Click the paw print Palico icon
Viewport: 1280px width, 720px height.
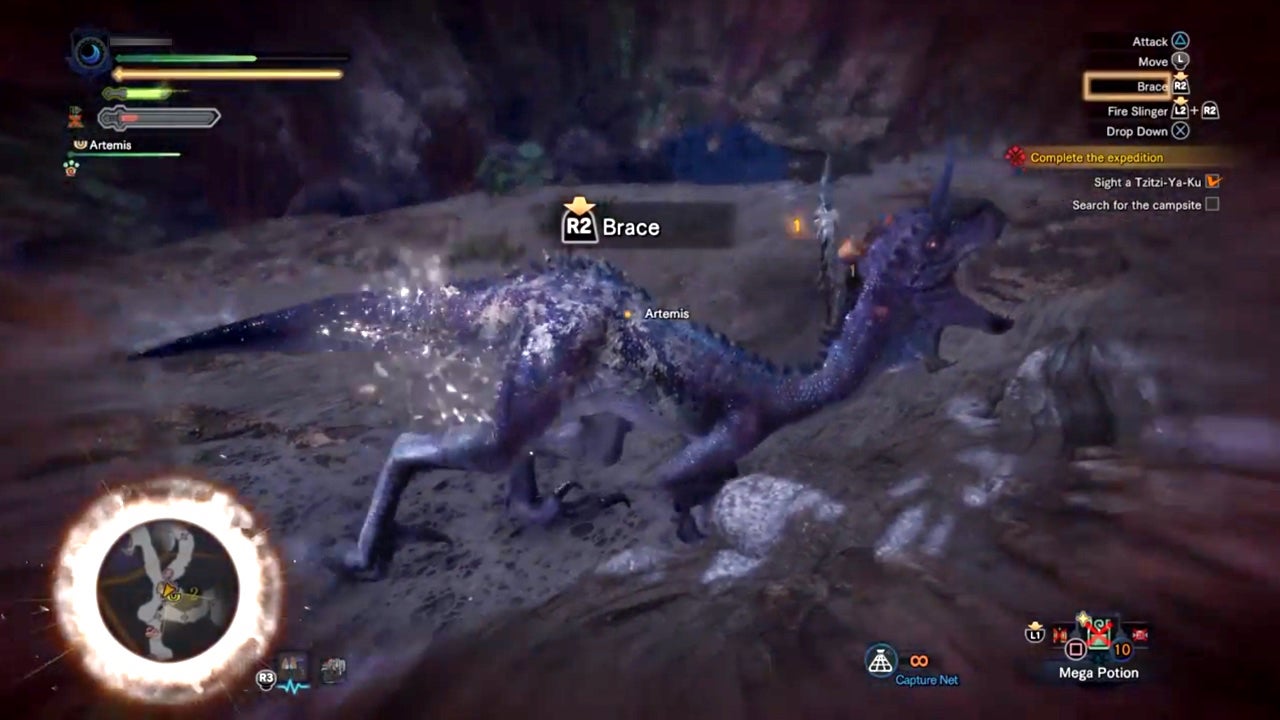coord(71,168)
